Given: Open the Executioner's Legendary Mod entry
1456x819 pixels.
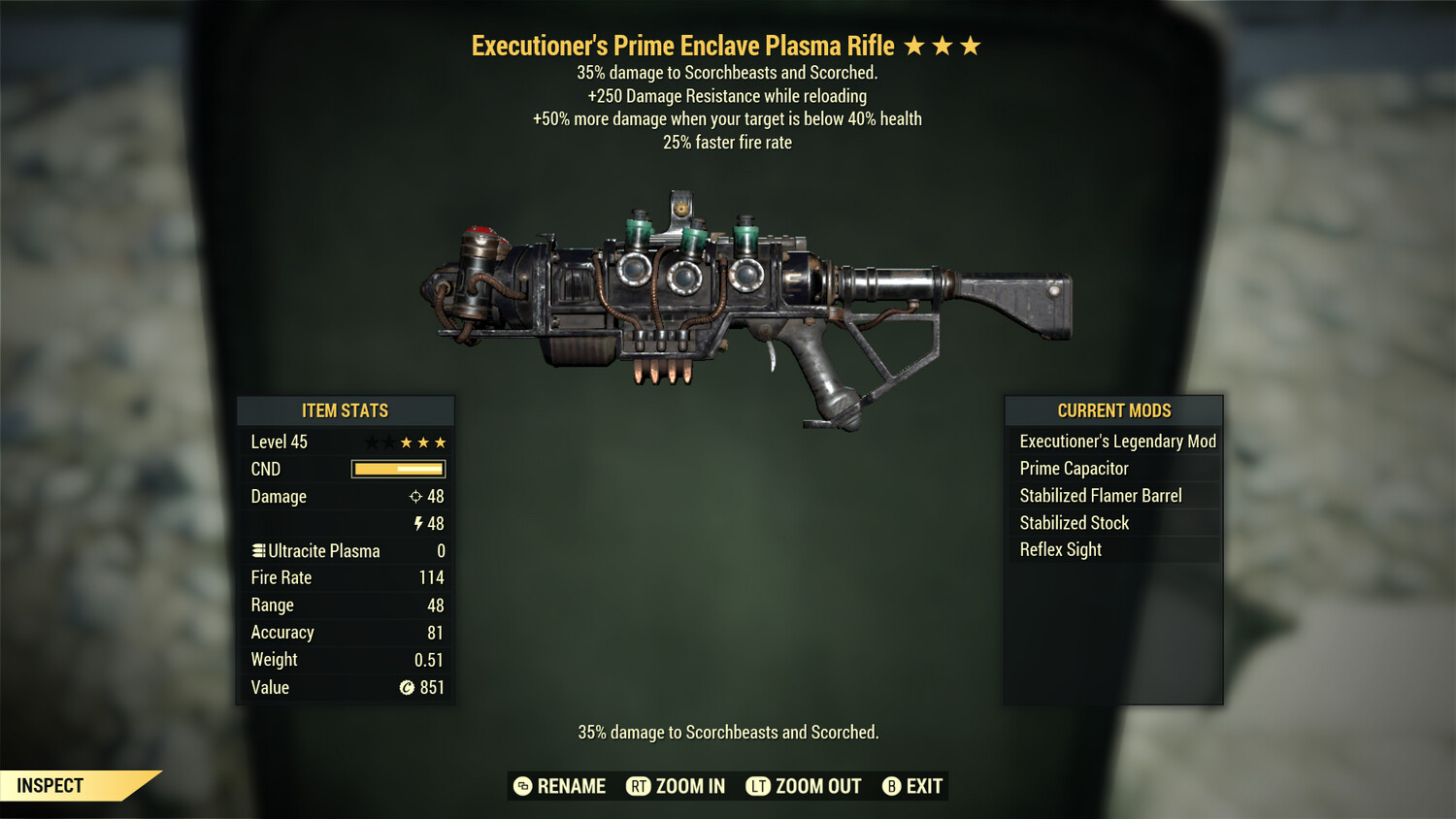Looking at the screenshot, I should tap(1116, 441).
